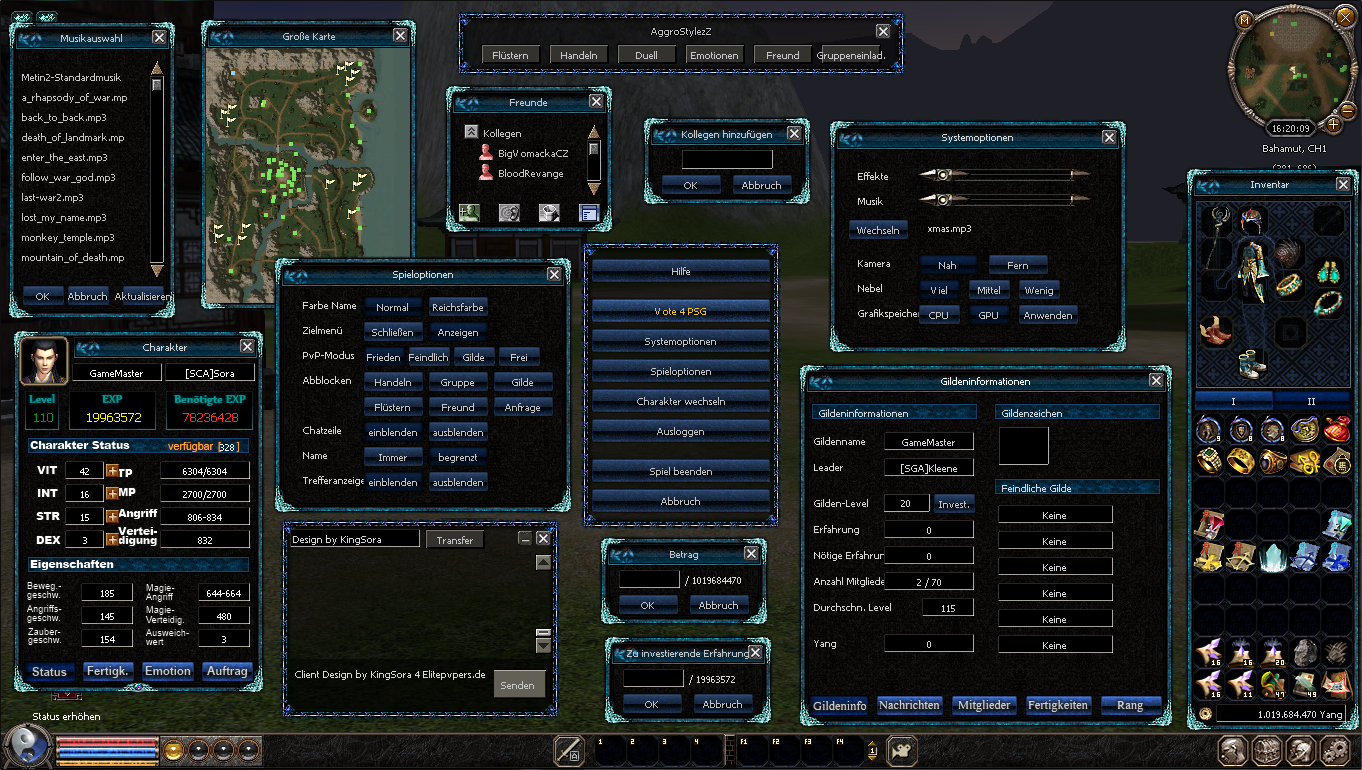Open the Vote 4 PSG menu entry
The image size is (1362, 770).
(680, 312)
